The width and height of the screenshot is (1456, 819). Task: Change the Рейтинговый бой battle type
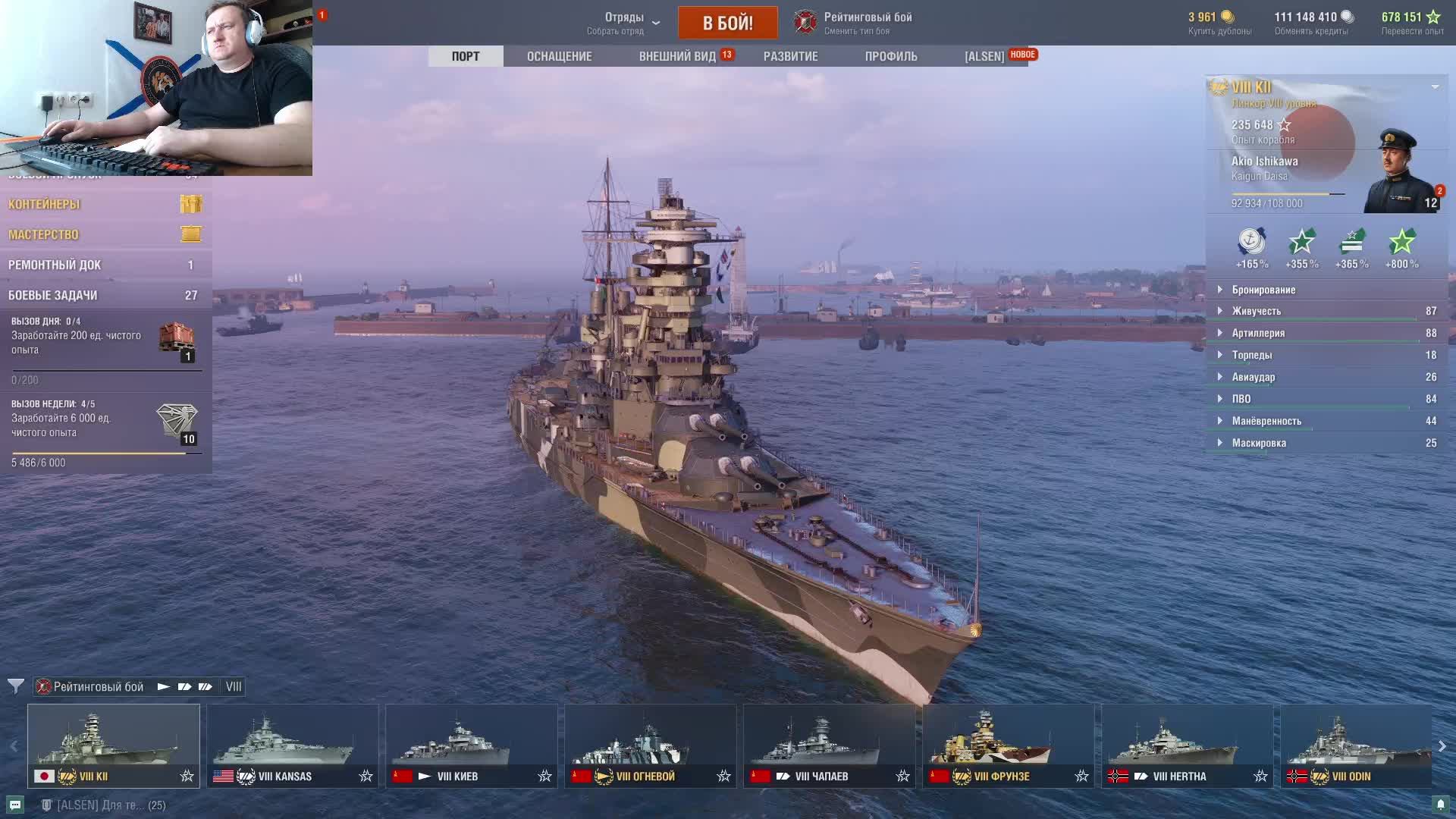[854, 23]
